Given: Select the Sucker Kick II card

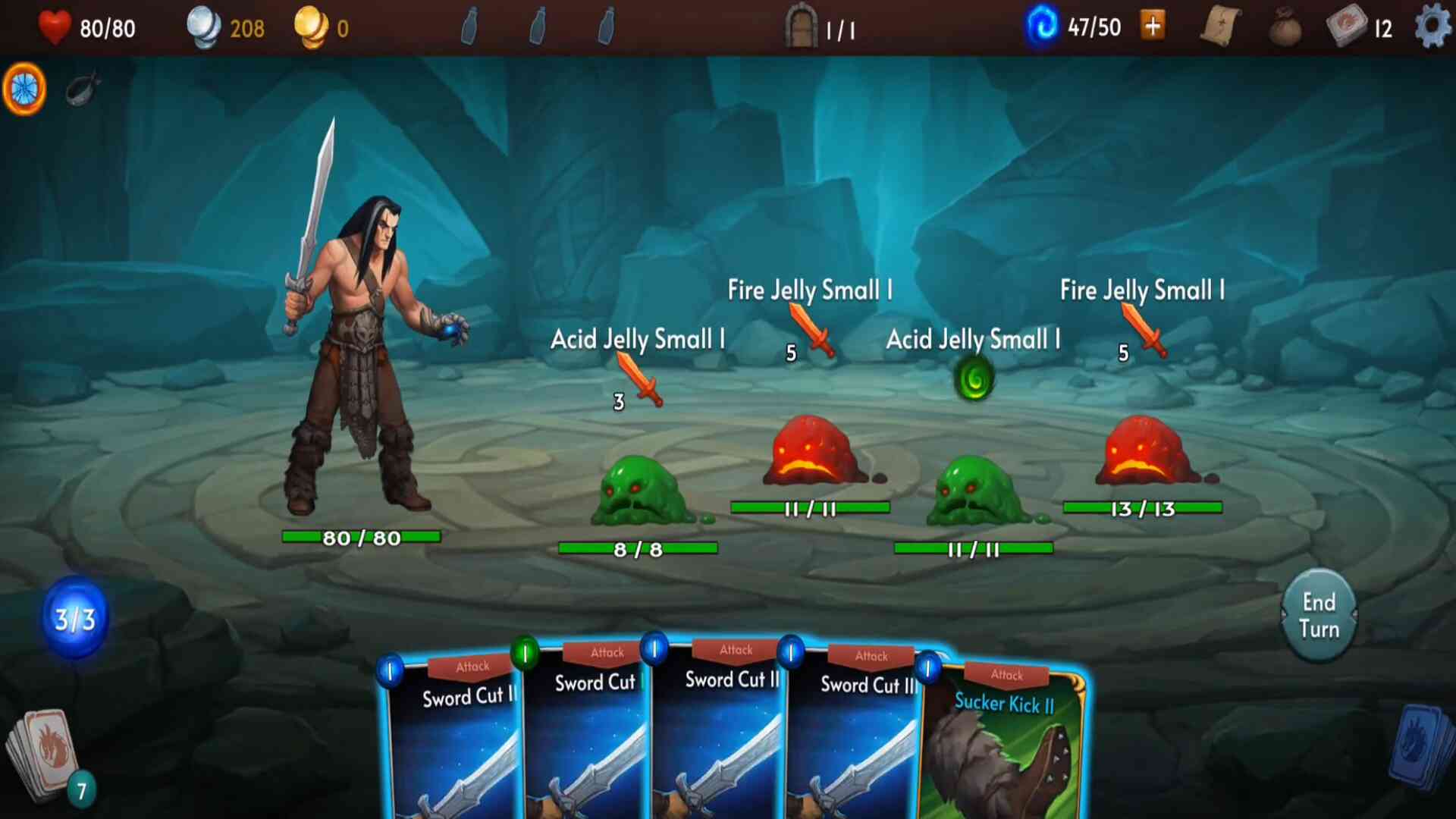Looking at the screenshot, I should click(1005, 743).
